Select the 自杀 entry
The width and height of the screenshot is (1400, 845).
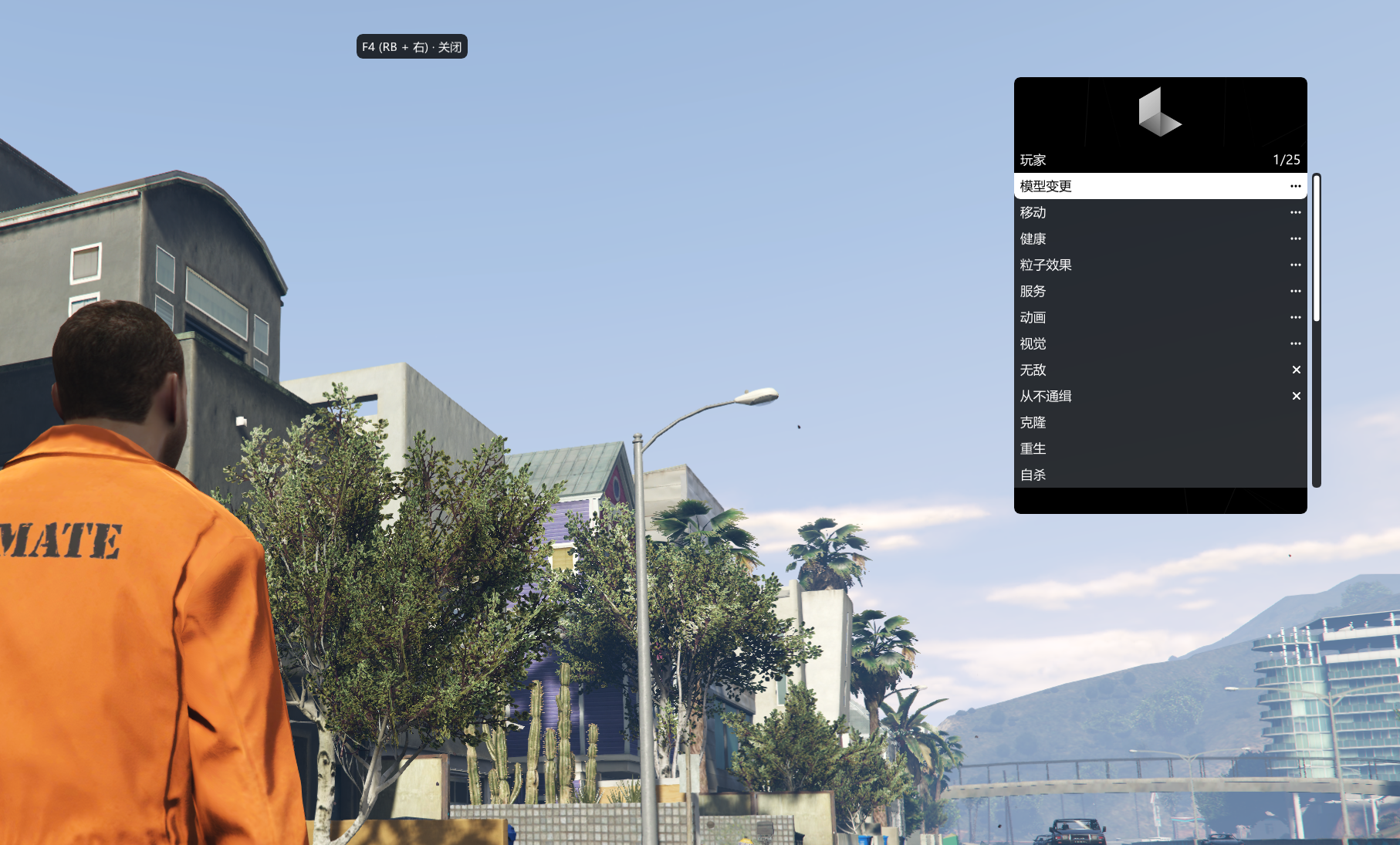click(x=1159, y=475)
